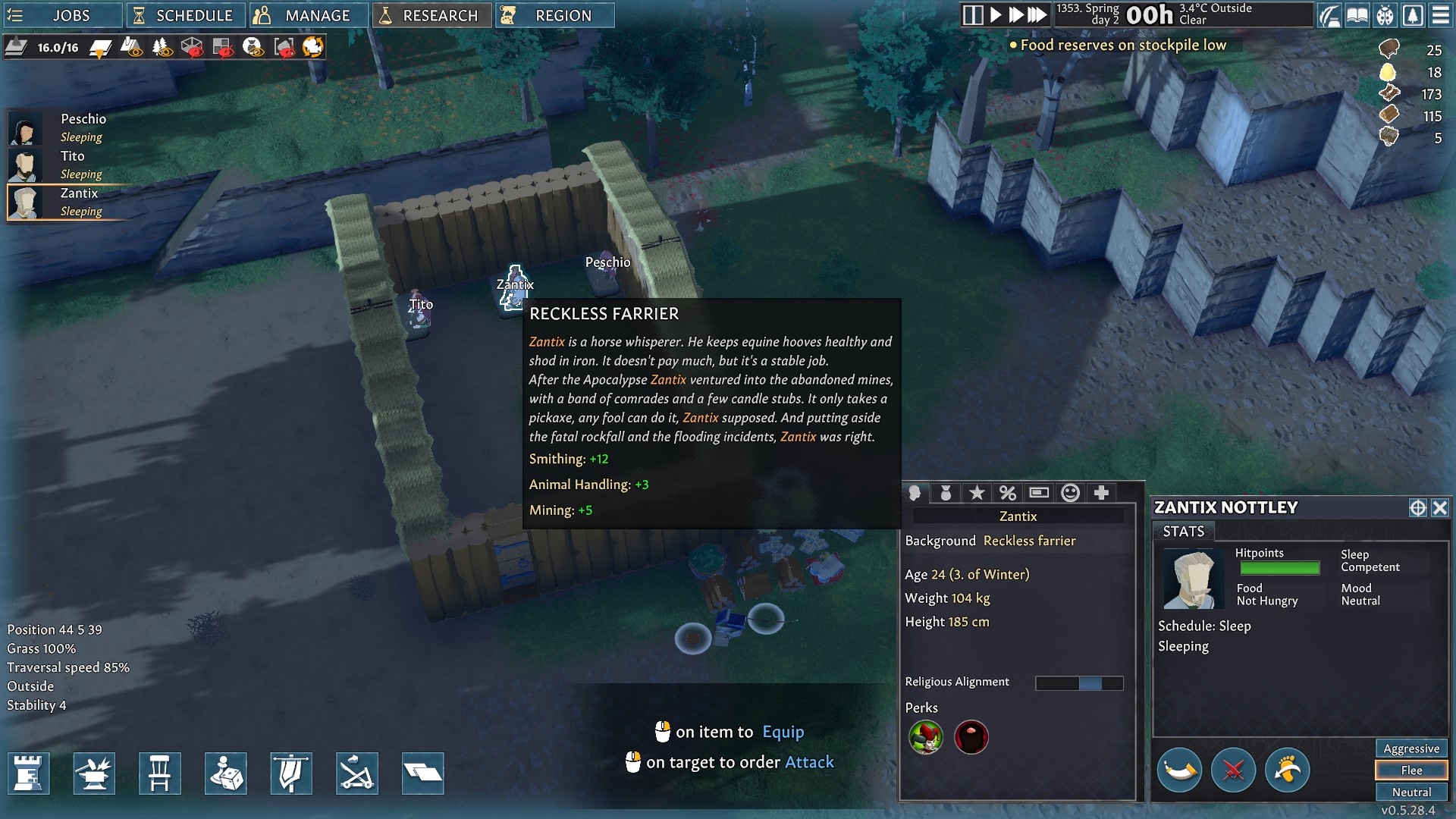Open the smiley face mood tab
This screenshot has height=819, width=1456.
pyautogui.click(x=1070, y=493)
